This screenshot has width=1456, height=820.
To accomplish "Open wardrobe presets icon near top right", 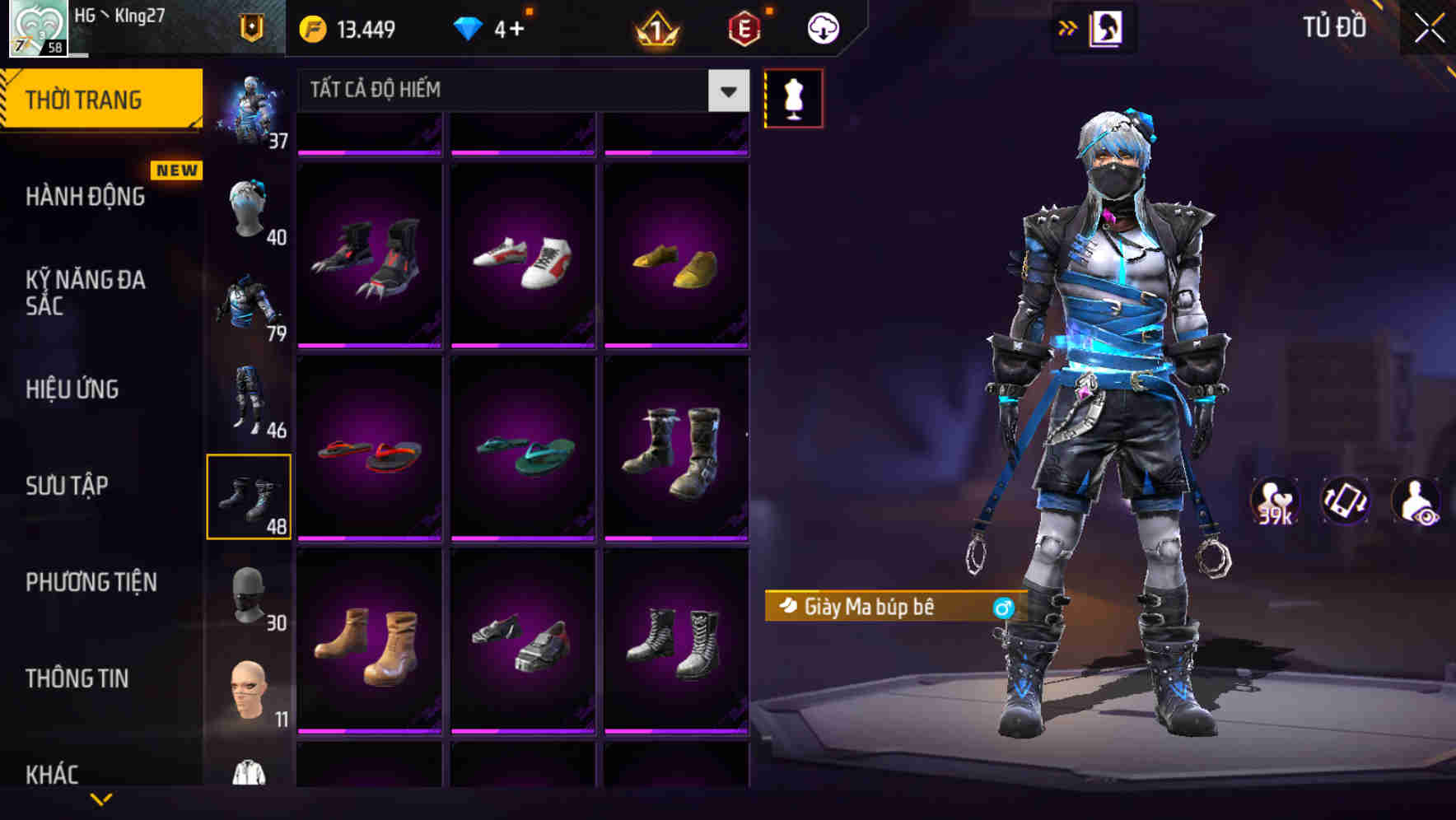I will pyautogui.click(x=1108, y=27).
